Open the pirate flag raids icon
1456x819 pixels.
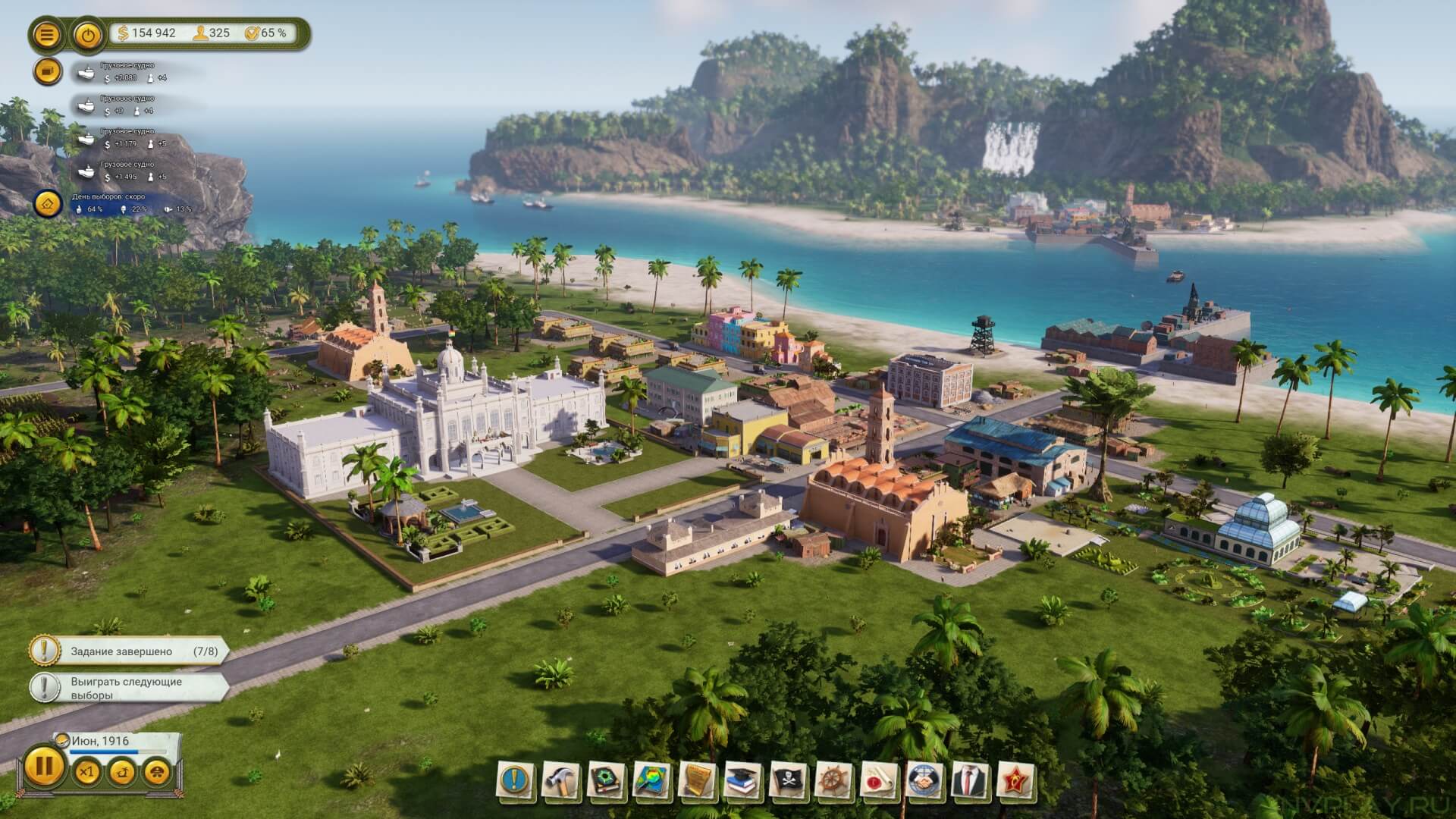click(789, 780)
